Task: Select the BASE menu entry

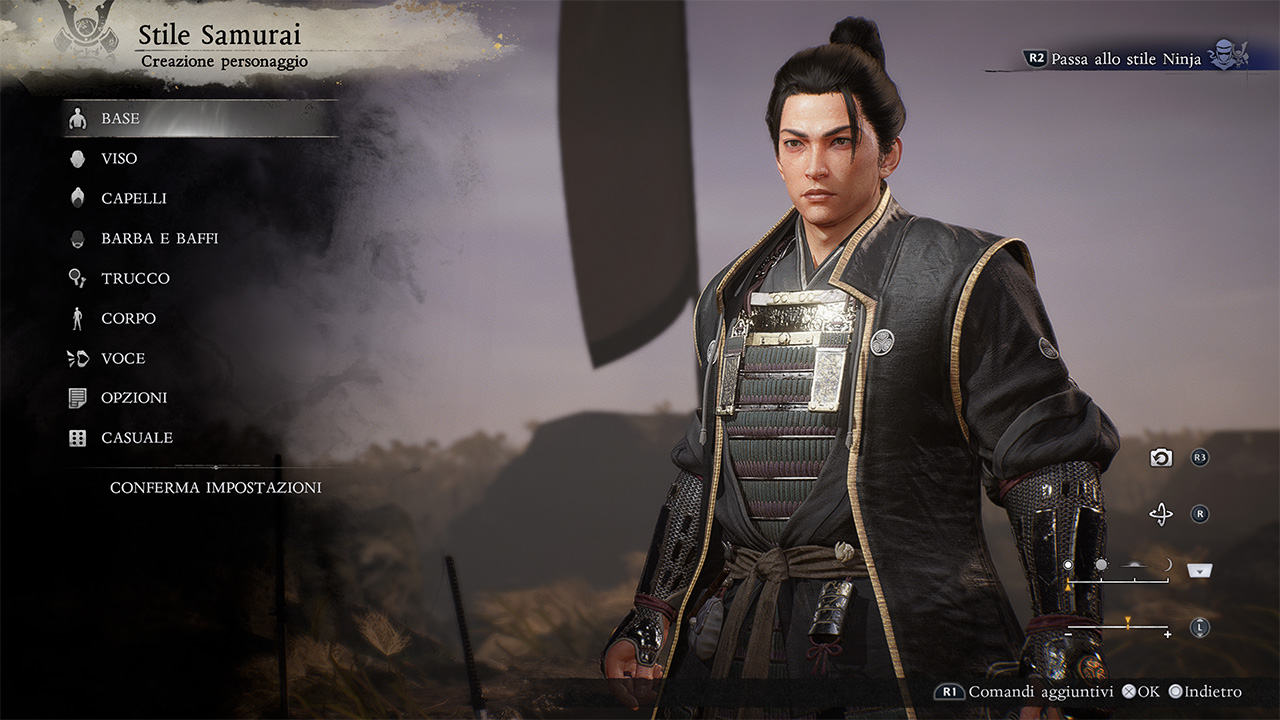Action: click(120, 119)
